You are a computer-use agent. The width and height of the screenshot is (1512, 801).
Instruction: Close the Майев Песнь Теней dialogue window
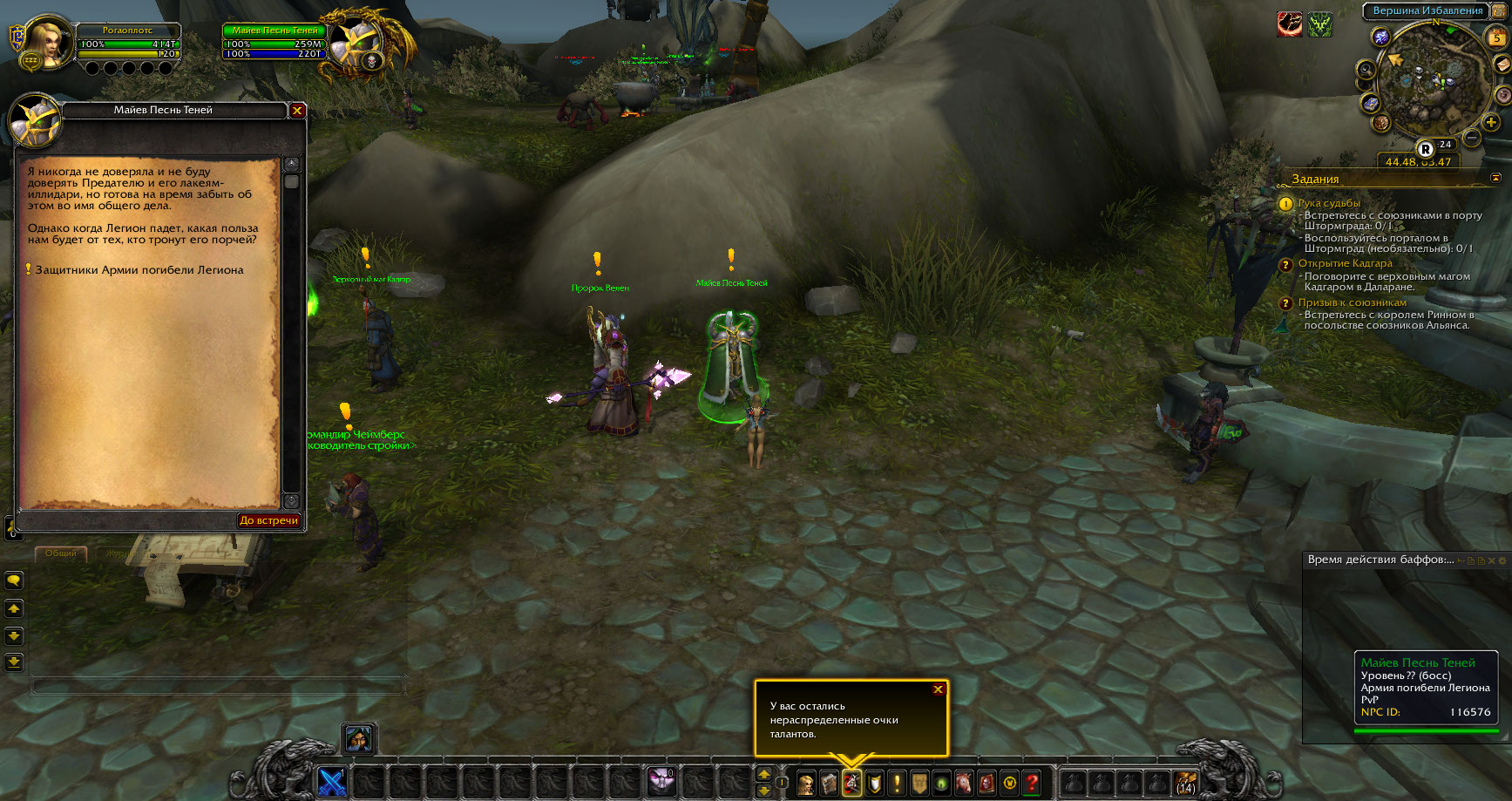297,111
